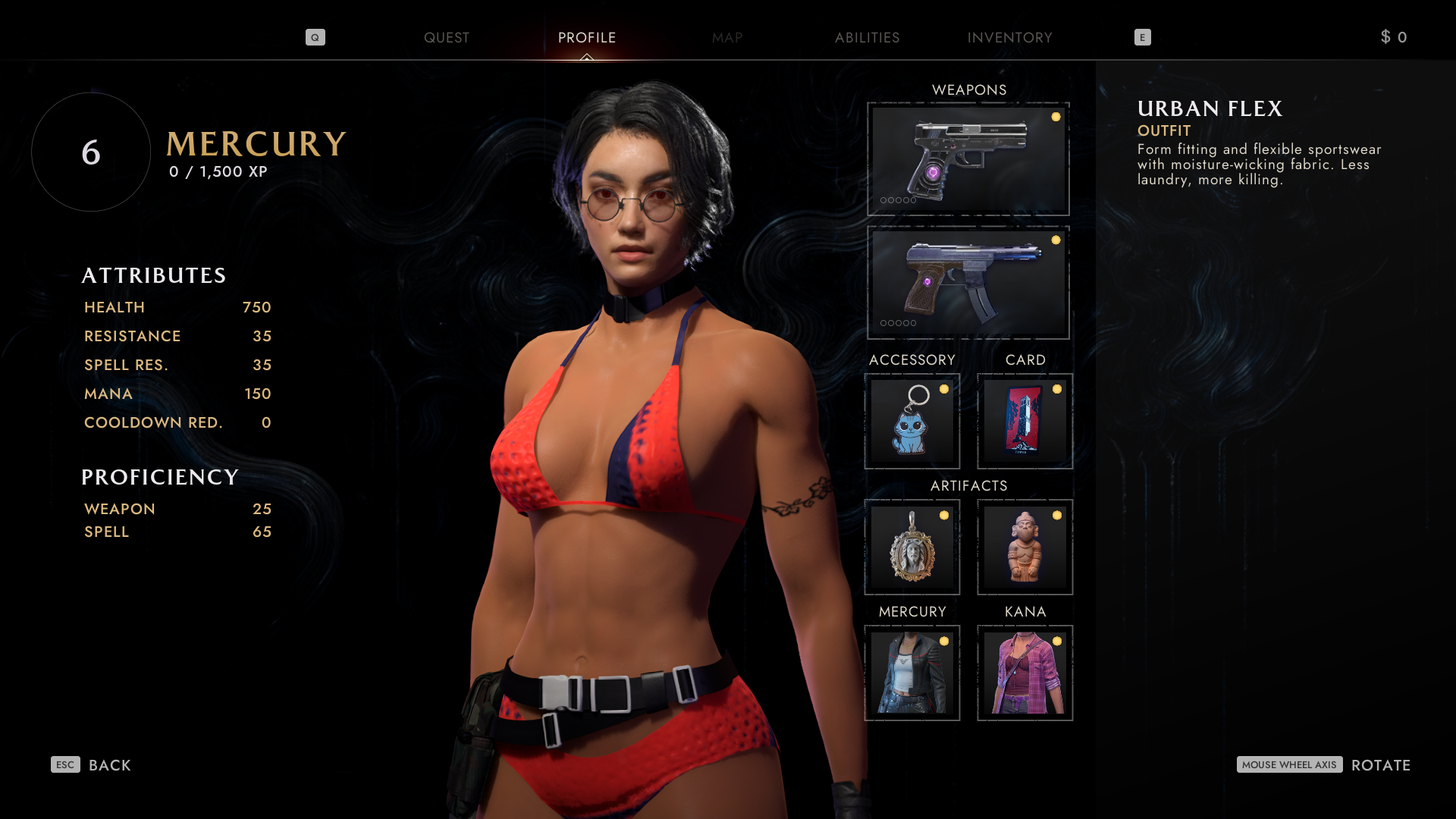Viewport: 1456px width, 819px height.
Task: Pick the medallion pendant artifact
Action: point(912,548)
